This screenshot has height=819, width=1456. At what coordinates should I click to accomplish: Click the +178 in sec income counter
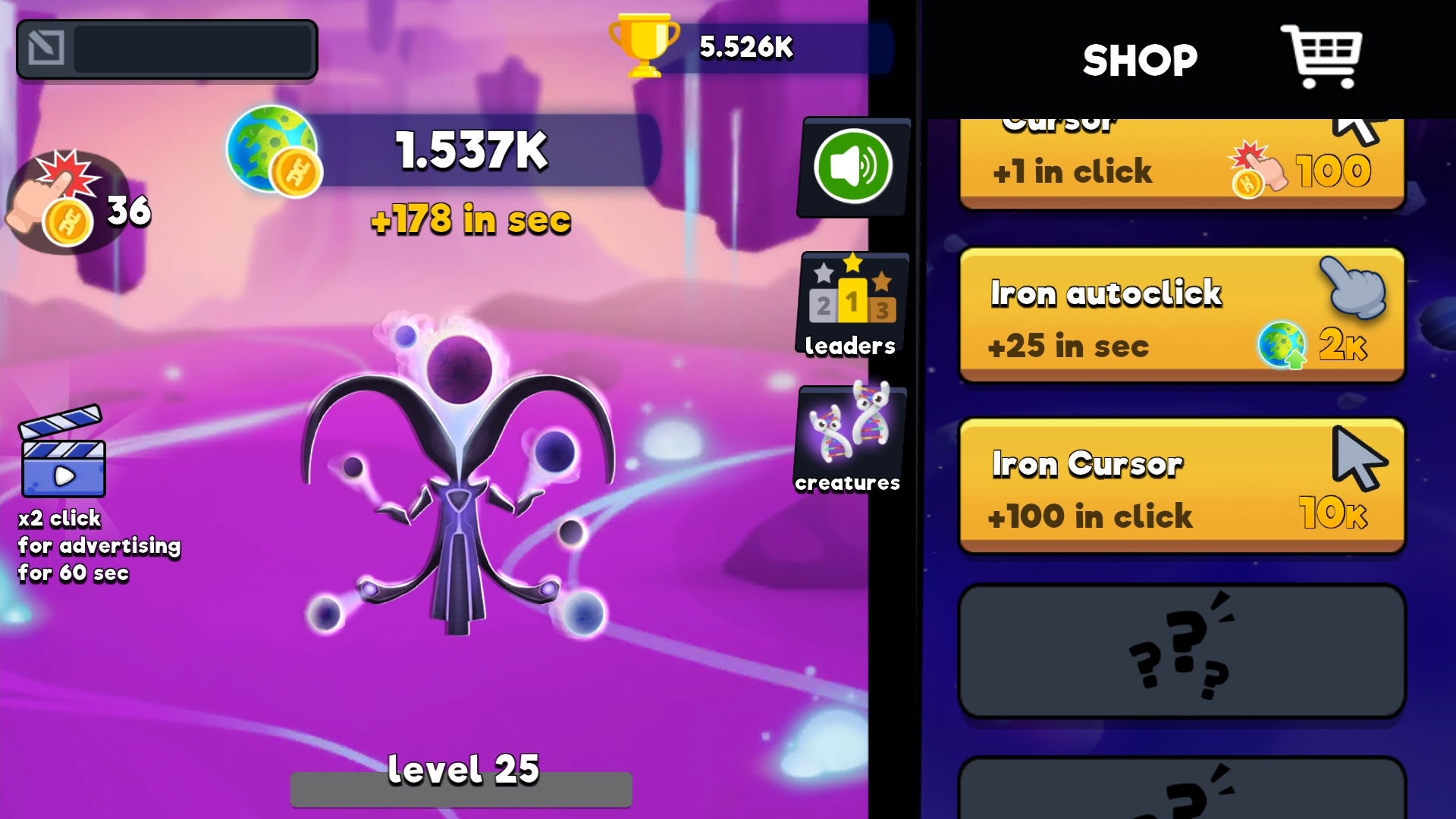pyautogui.click(x=470, y=221)
